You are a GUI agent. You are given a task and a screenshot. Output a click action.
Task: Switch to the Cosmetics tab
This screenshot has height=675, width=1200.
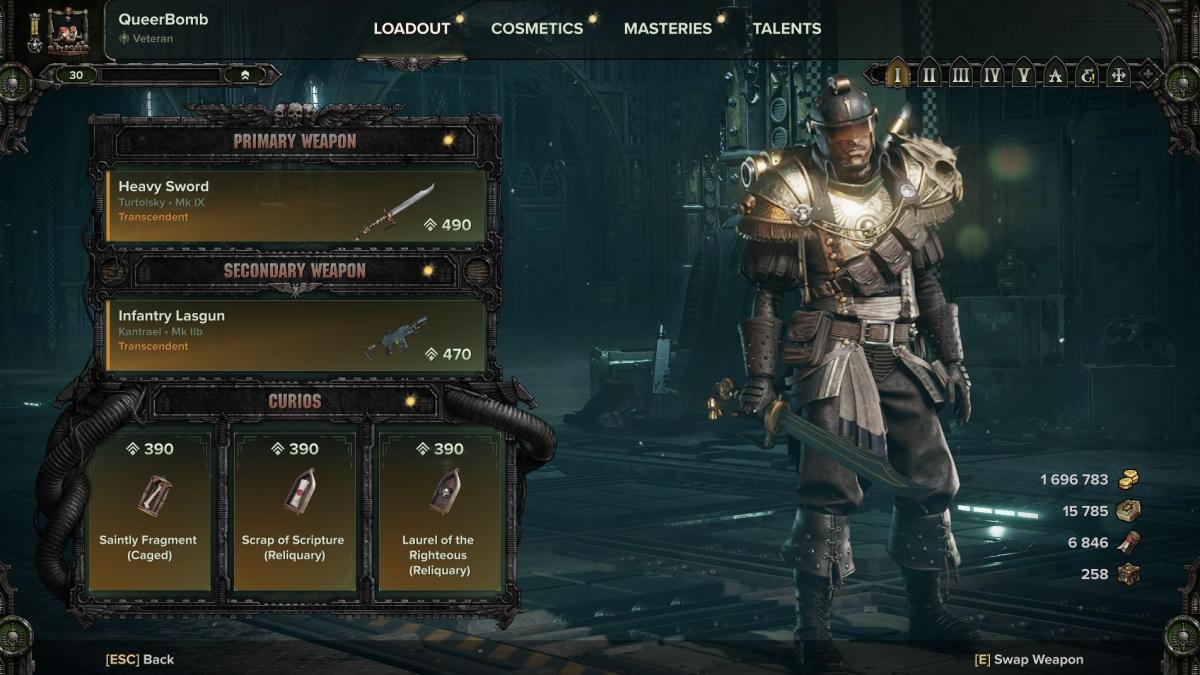click(536, 28)
